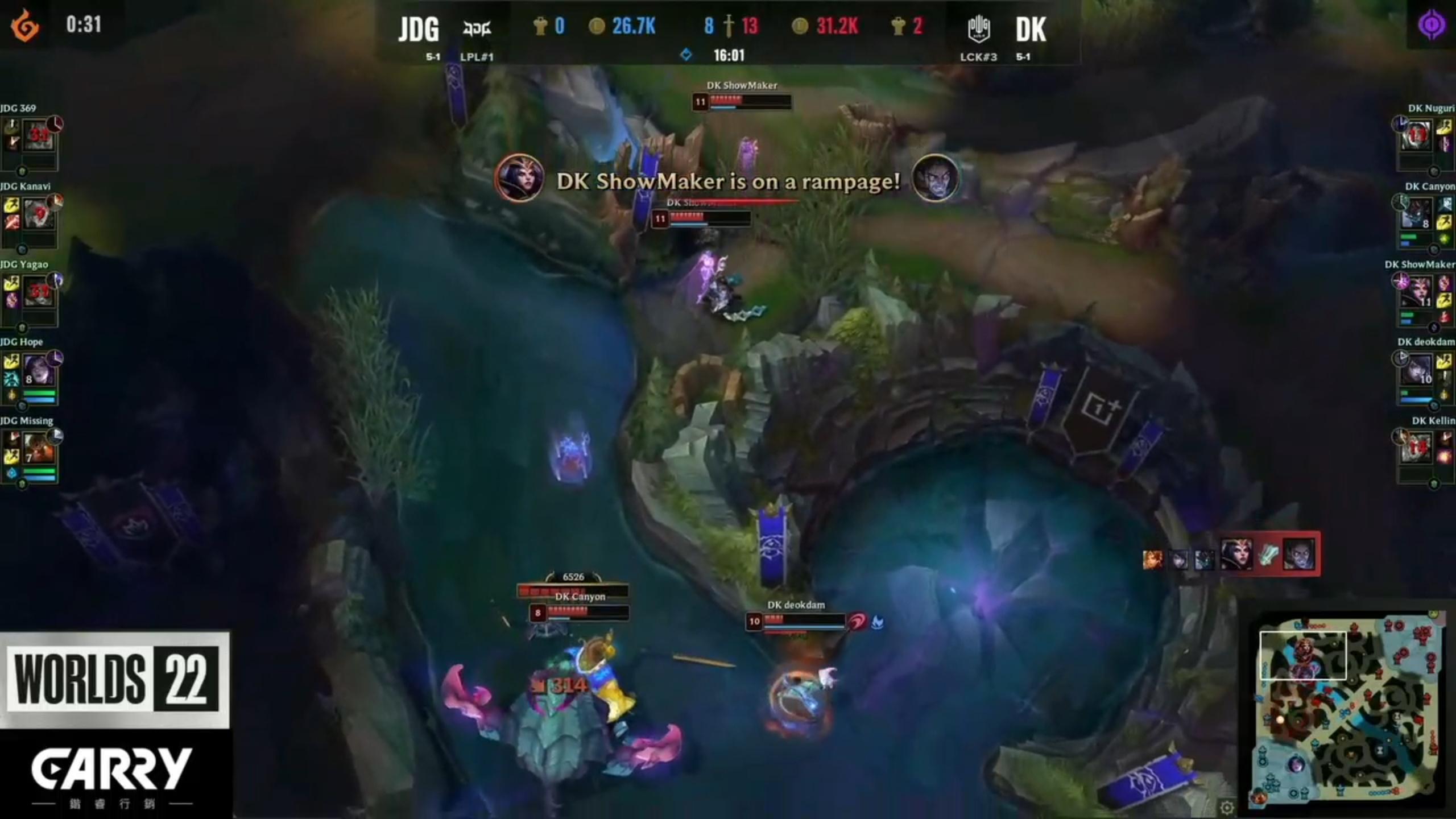
Task: Select the LPL#1 label under JDG
Action: click(x=475, y=57)
